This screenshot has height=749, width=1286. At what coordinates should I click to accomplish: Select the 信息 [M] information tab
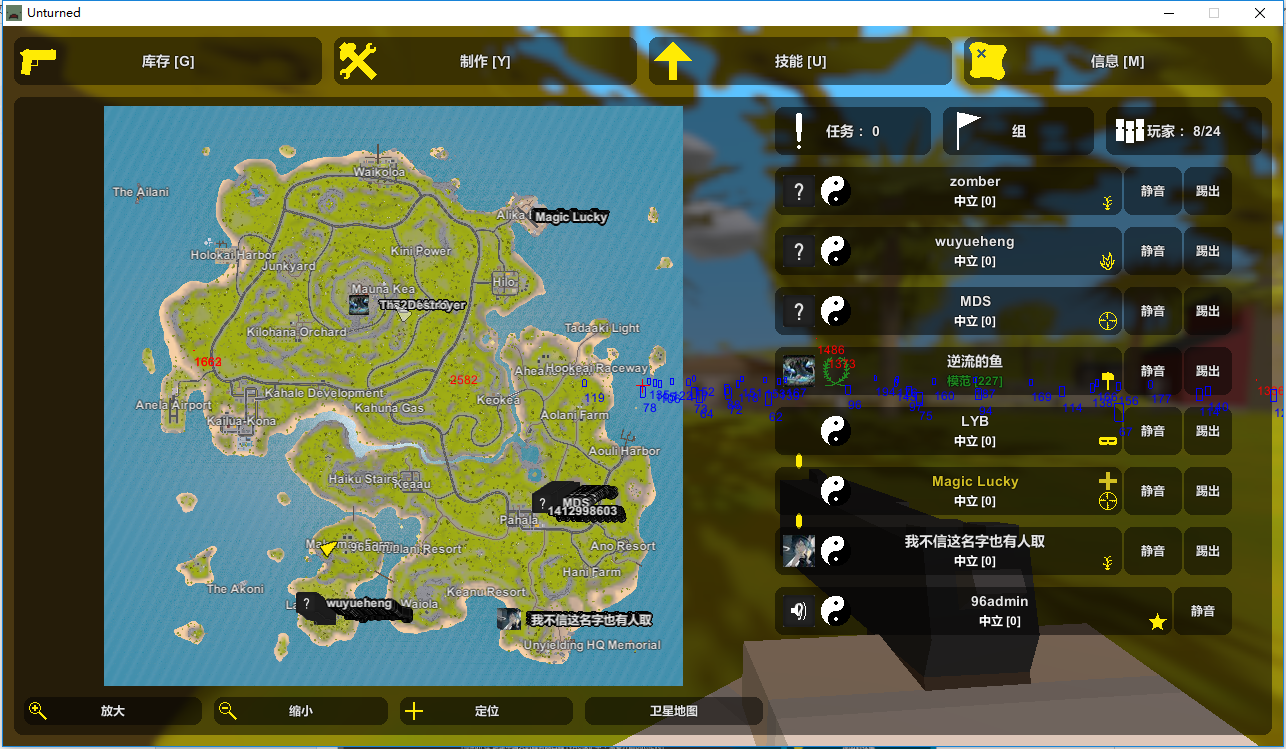[x=1116, y=61]
